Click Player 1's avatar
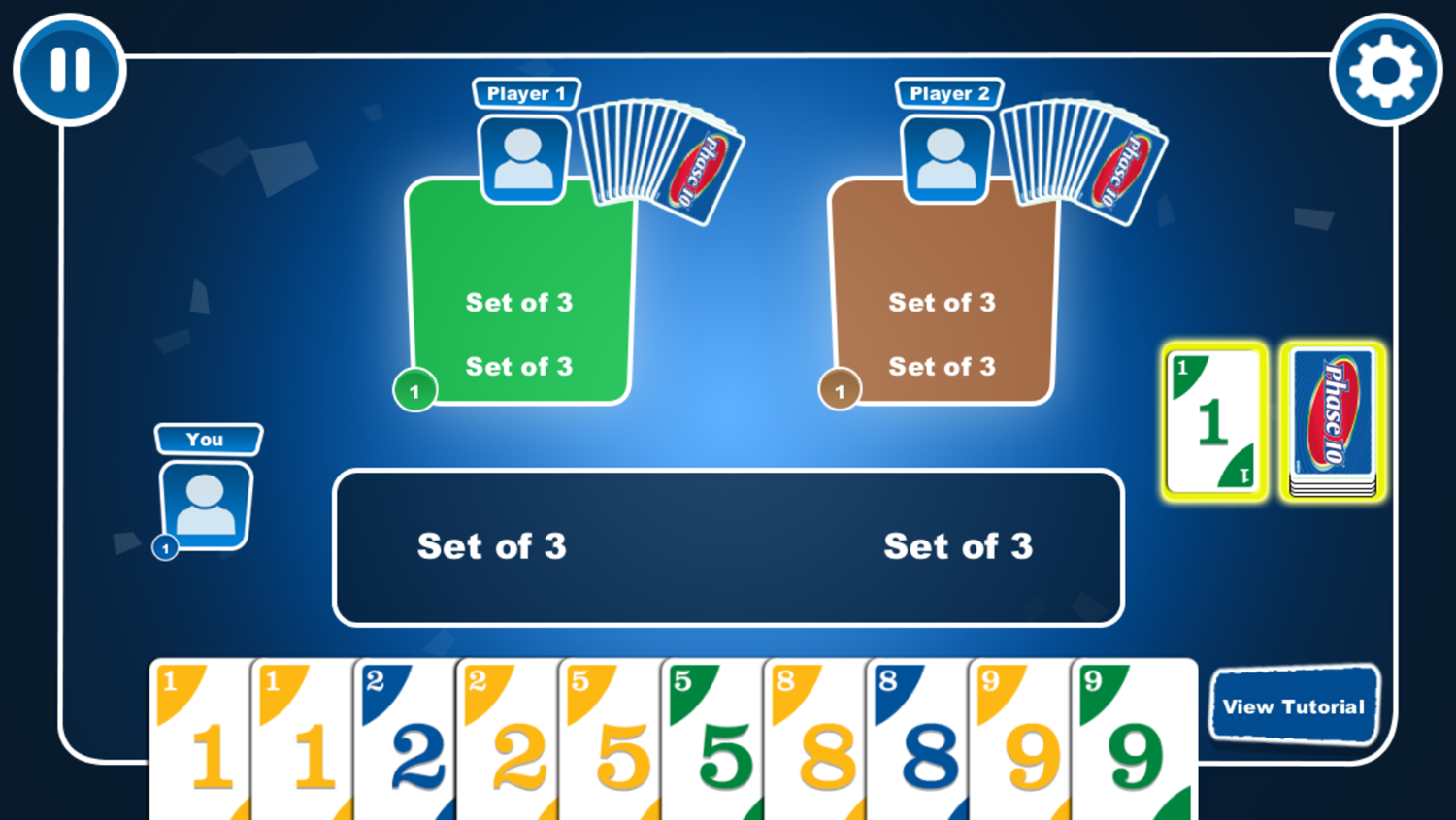 point(523,159)
